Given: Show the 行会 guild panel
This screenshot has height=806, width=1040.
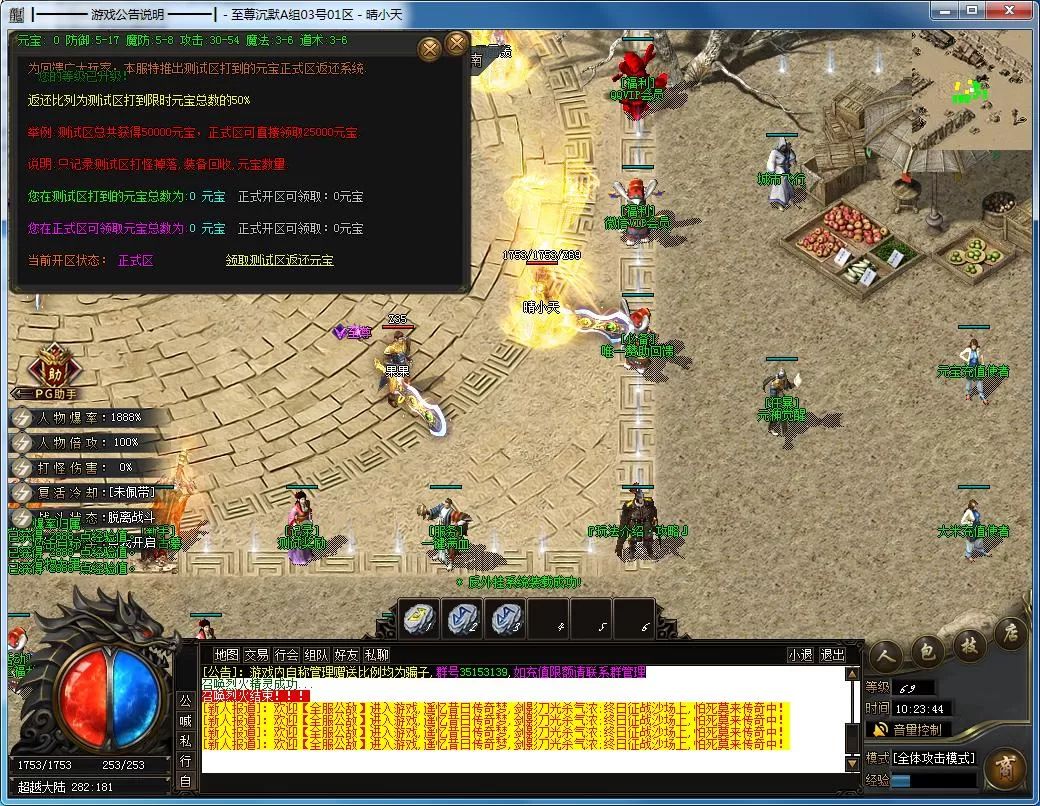Looking at the screenshot, I should tap(287, 655).
